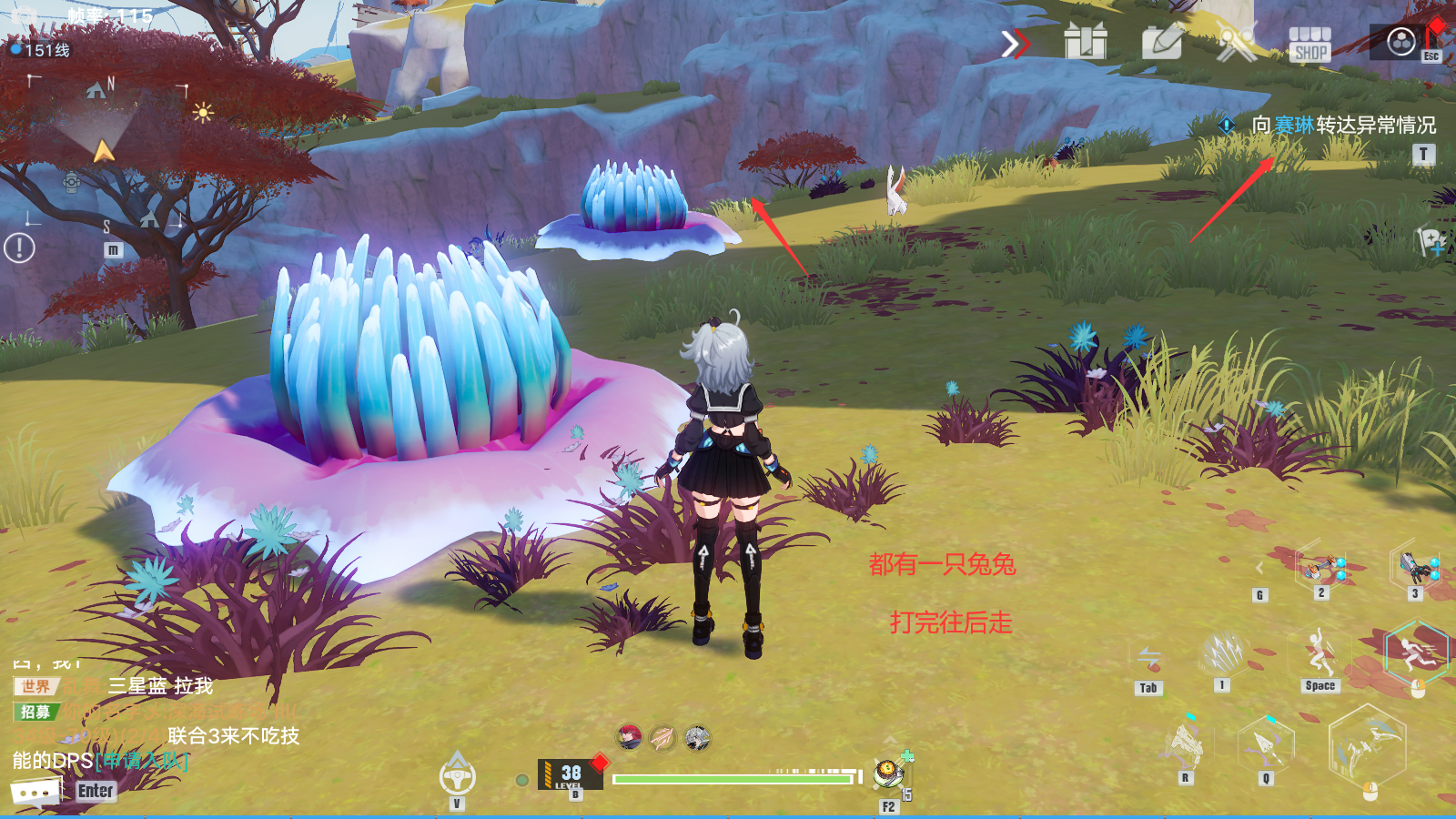Open the gift box rewards icon
Image resolution: width=1456 pixels, height=819 pixels.
tap(1086, 42)
